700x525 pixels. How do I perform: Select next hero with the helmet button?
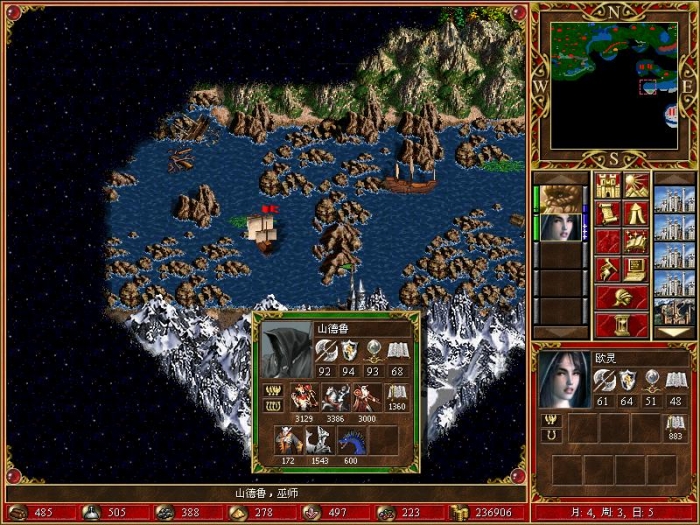621,297
